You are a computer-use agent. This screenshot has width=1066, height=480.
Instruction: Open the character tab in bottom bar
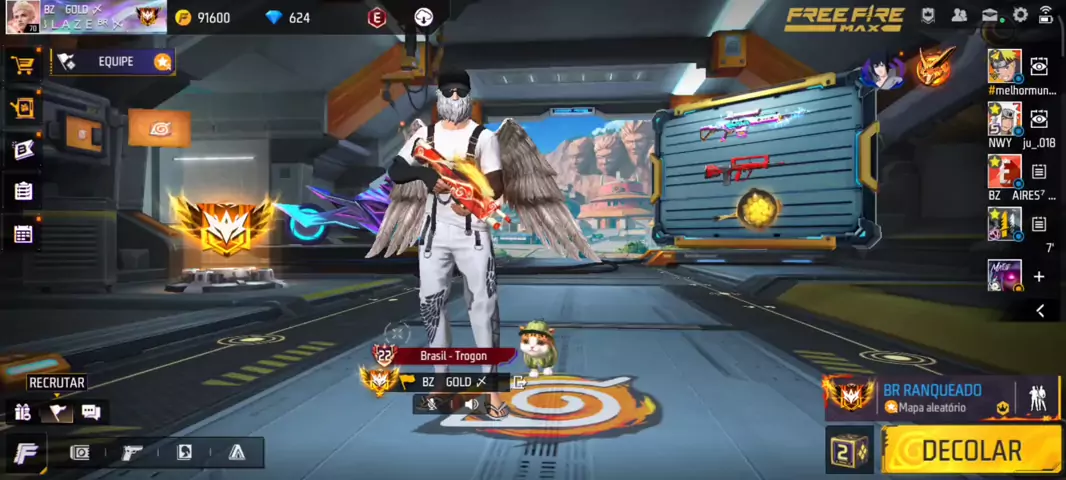click(184, 452)
